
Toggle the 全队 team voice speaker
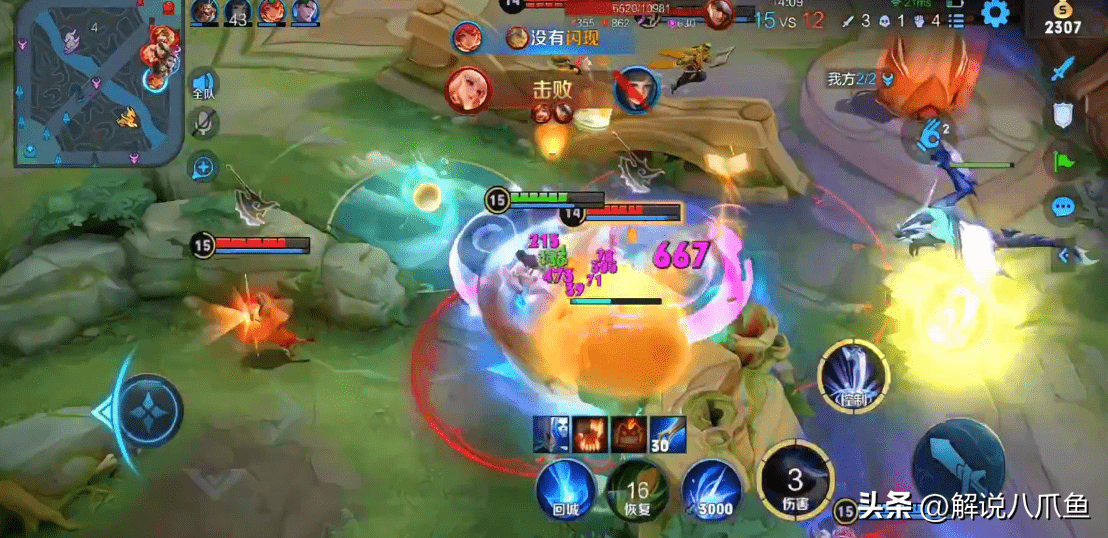[203, 83]
